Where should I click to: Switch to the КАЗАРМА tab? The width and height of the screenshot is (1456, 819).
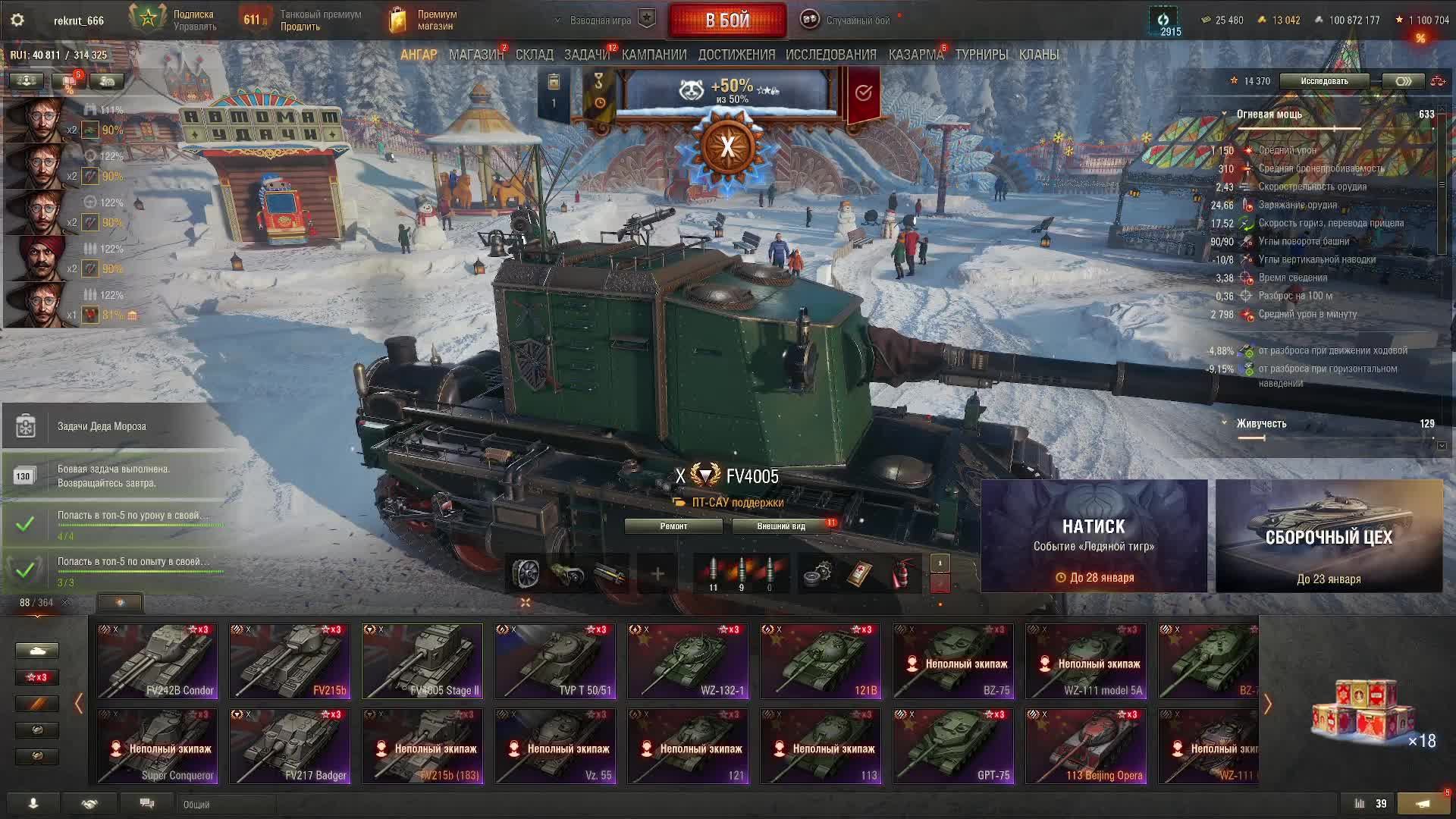pos(915,55)
